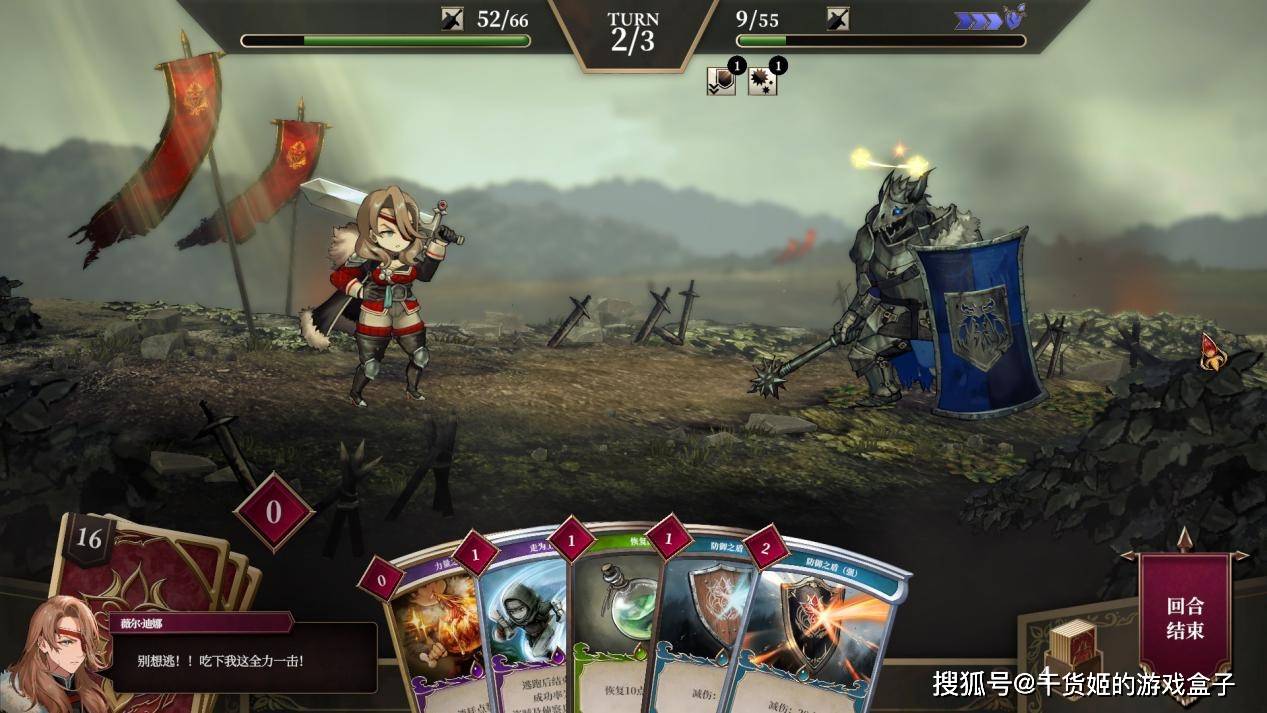End the turn with the 回合结束 banner
This screenshot has height=713, width=1267.
tap(1185, 617)
